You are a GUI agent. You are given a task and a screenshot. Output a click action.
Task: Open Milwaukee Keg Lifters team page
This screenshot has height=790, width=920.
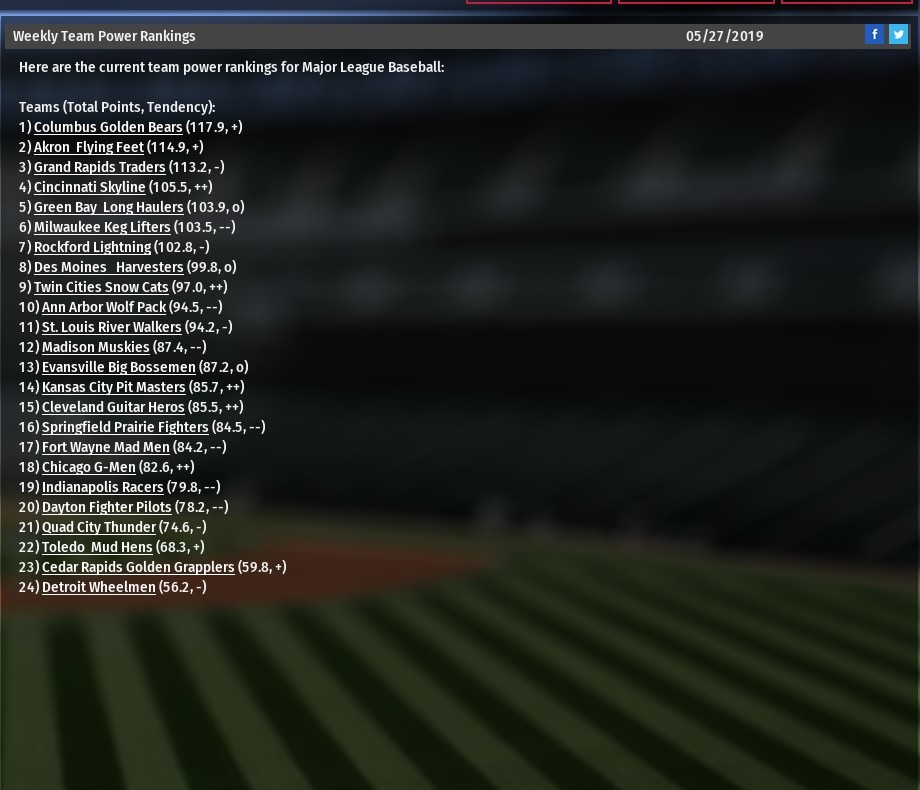click(102, 227)
